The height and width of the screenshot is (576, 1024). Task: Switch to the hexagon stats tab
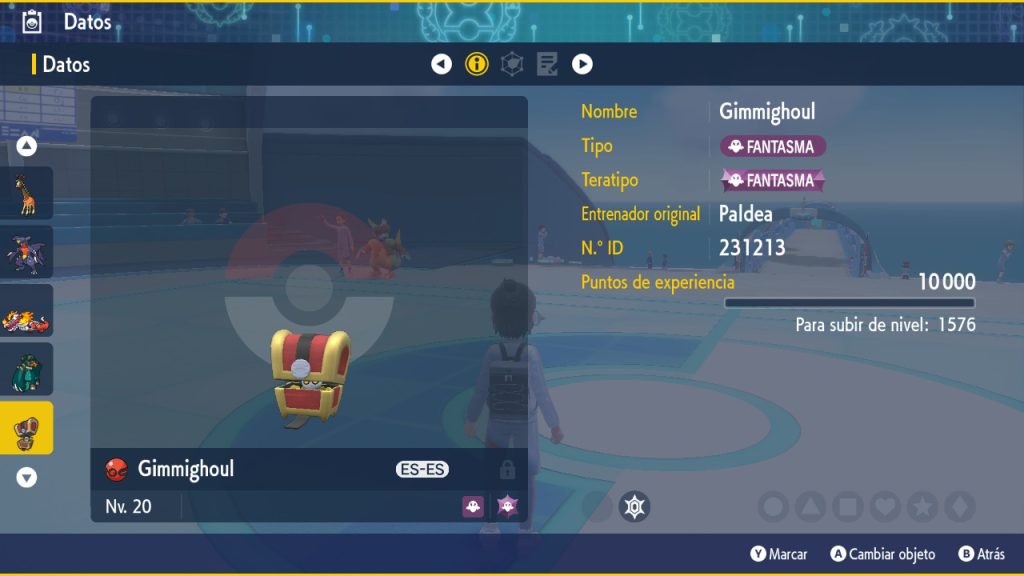click(x=512, y=65)
